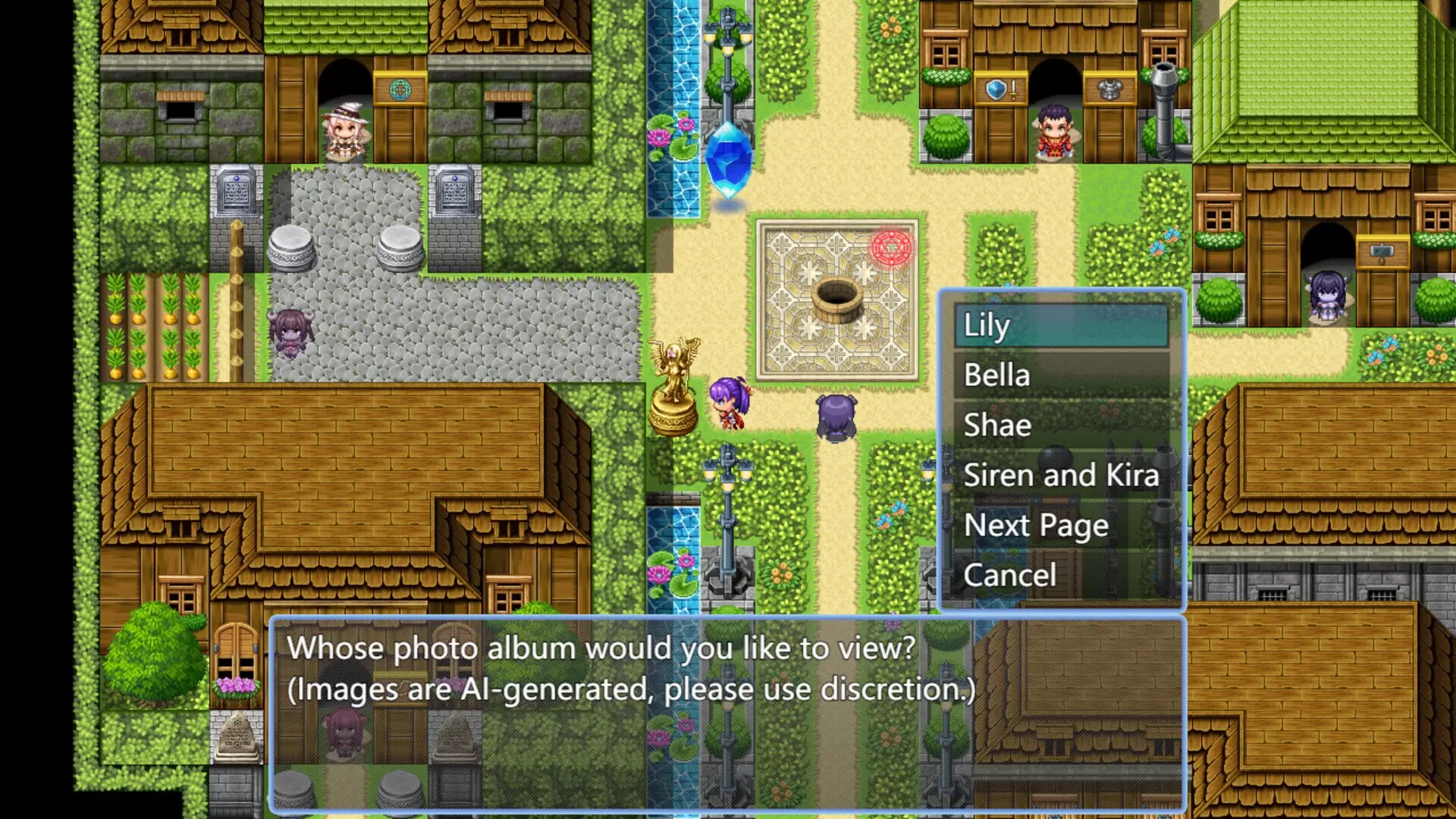View the Siren and Kira album

pyautogui.click(x=1062, y=475)
